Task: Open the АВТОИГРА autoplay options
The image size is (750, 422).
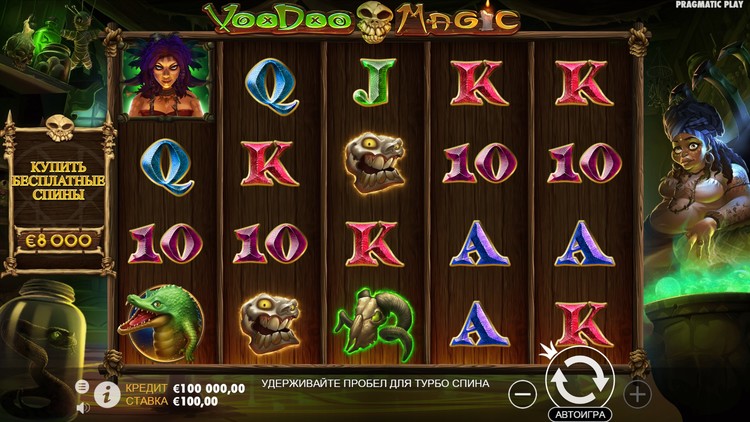Action: (x=579, y=413)
